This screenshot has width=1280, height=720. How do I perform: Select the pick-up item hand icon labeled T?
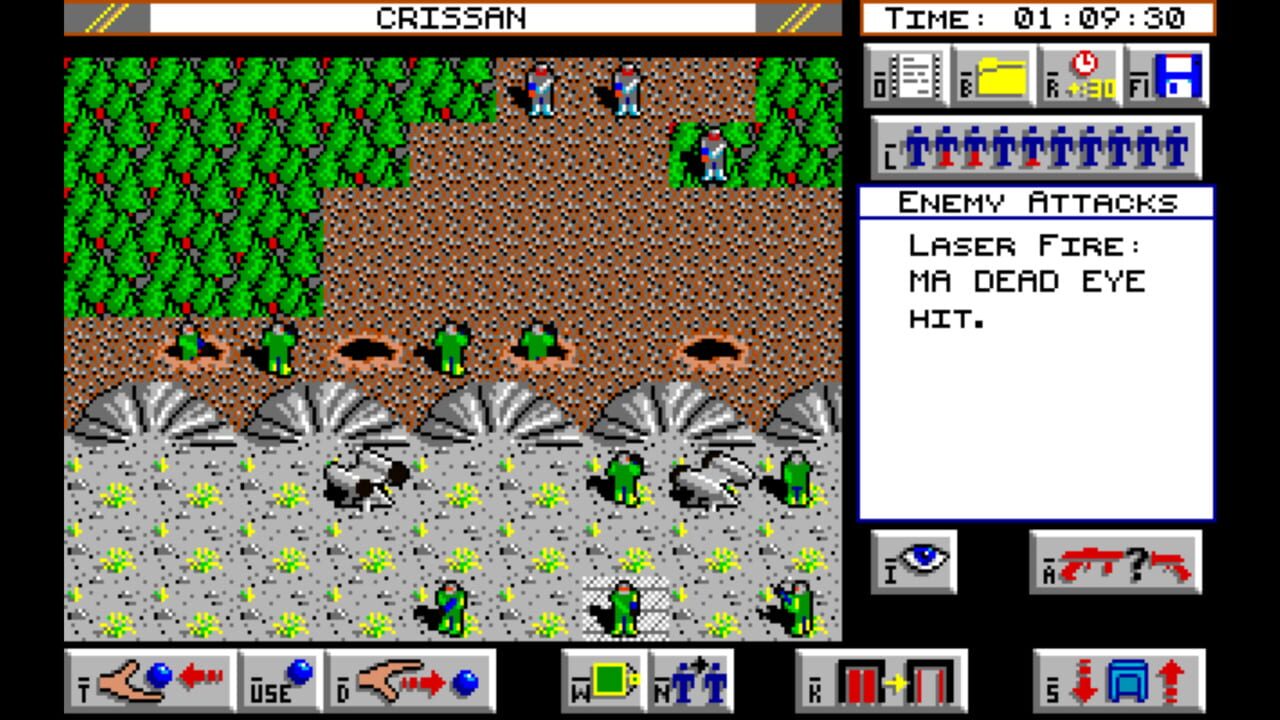[x=150, y=680]
